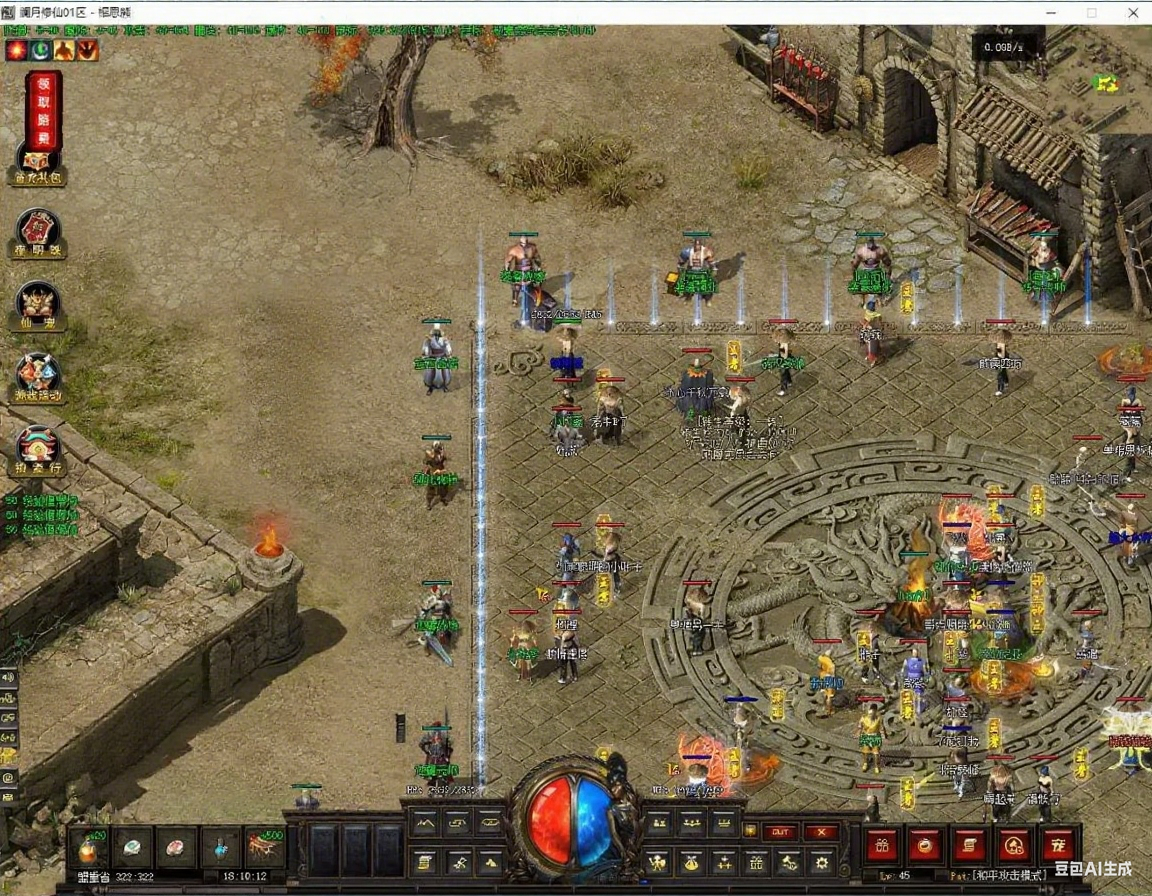Click the red 领取赔偿 claim banner
The image size is (1152, 896).
43,109
